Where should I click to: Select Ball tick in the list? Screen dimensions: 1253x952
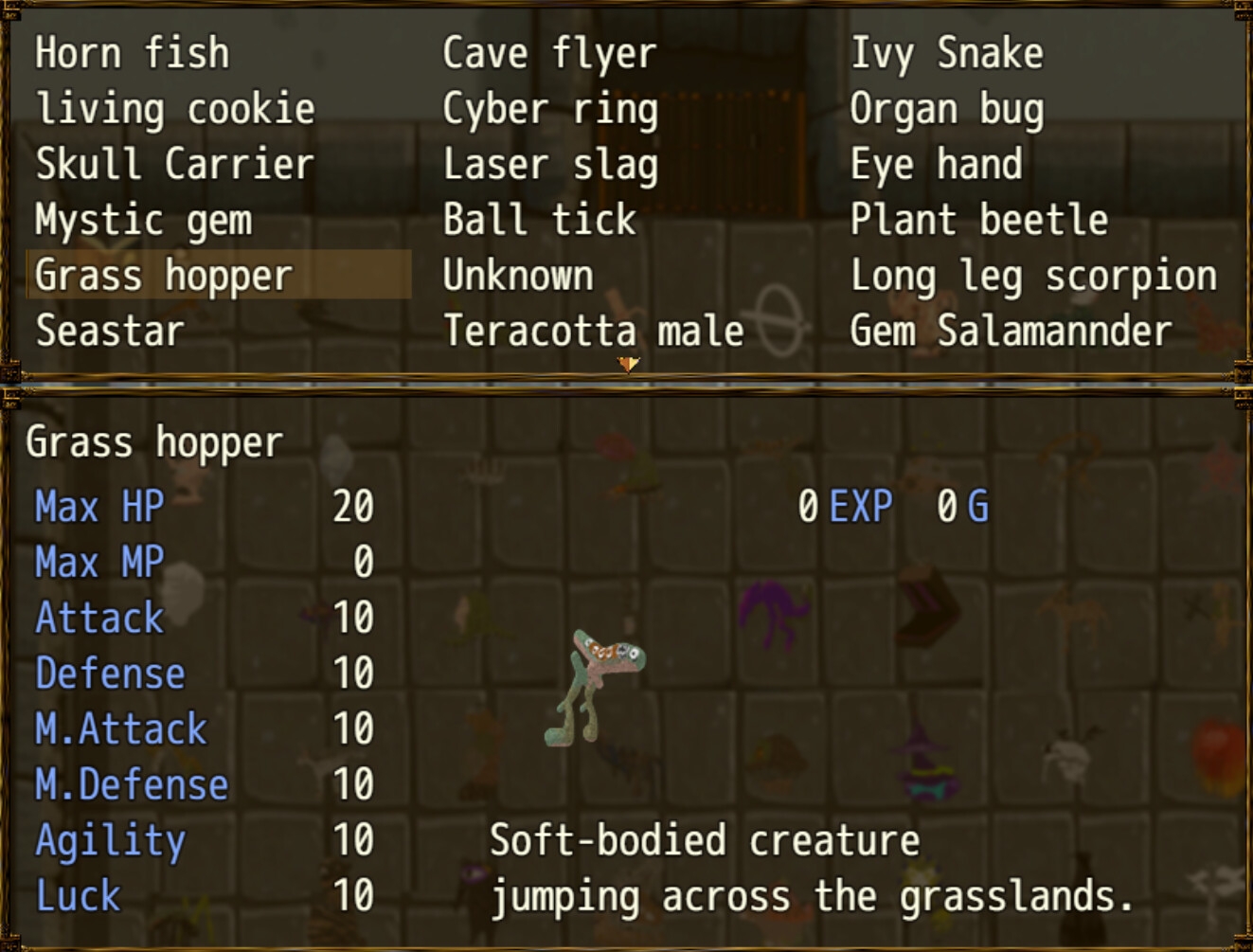click(539, 220)
